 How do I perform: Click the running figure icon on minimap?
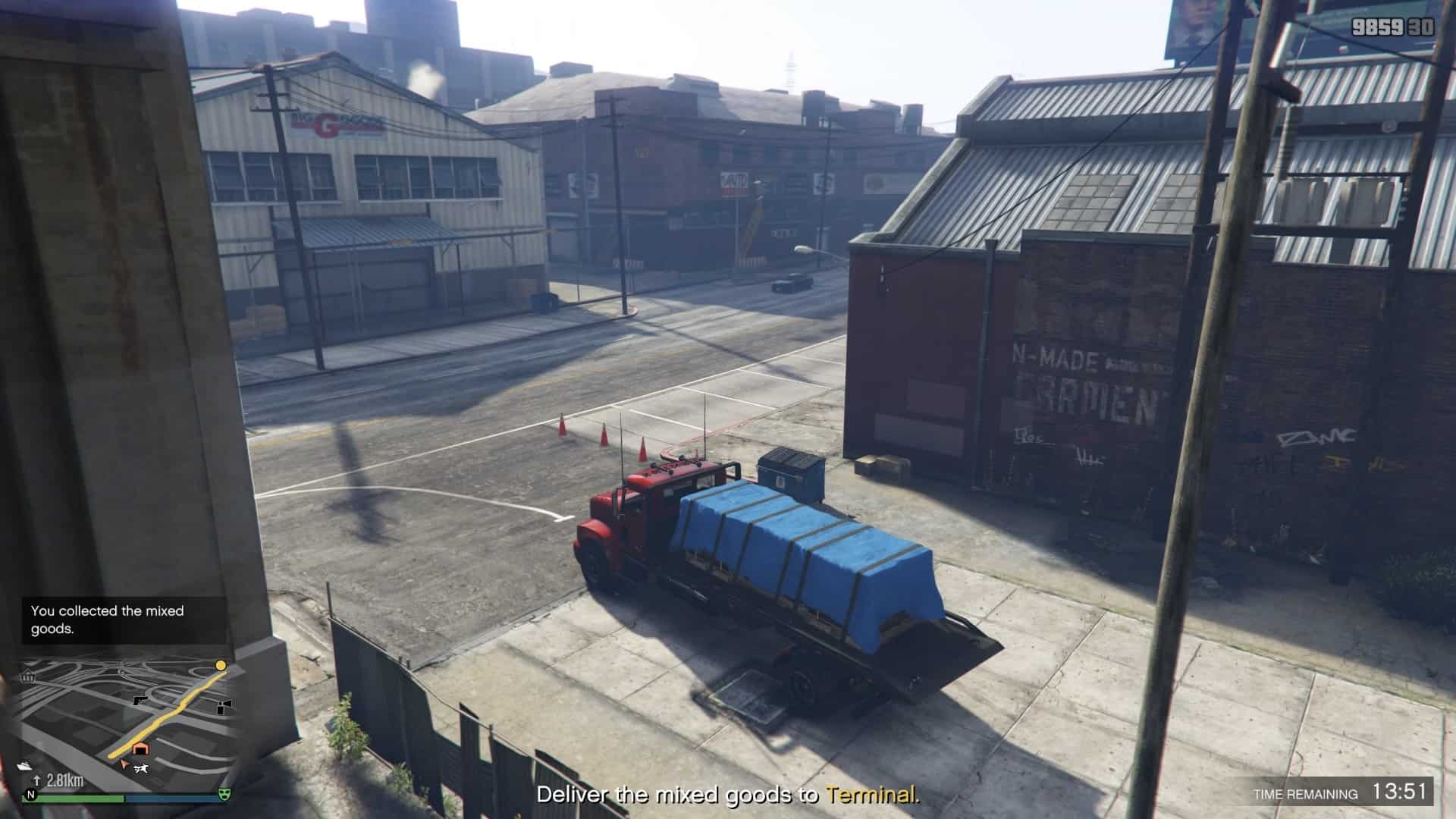click(x=140, y=770)
